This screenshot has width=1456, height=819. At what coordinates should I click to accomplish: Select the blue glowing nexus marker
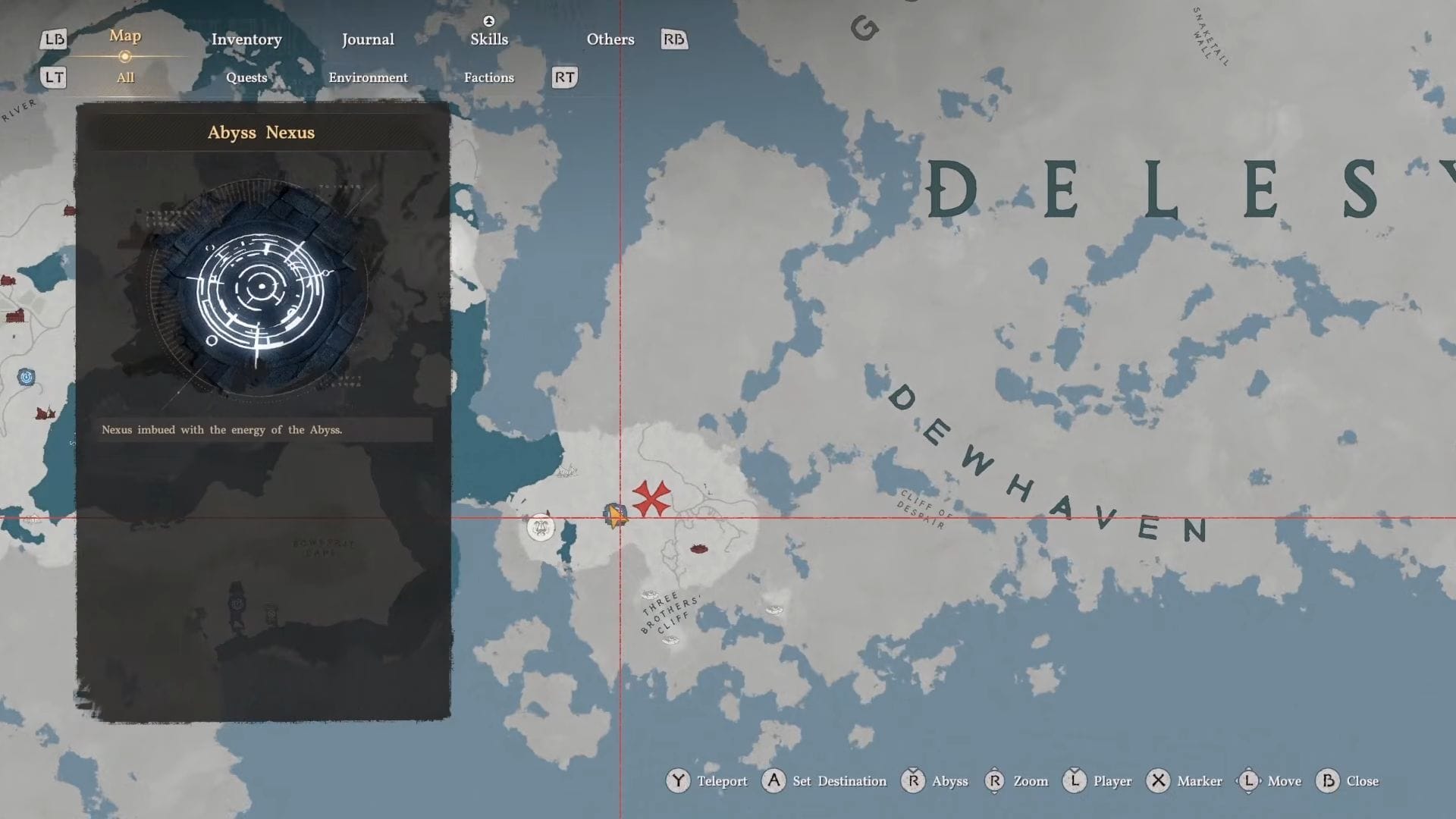point(27,377)
